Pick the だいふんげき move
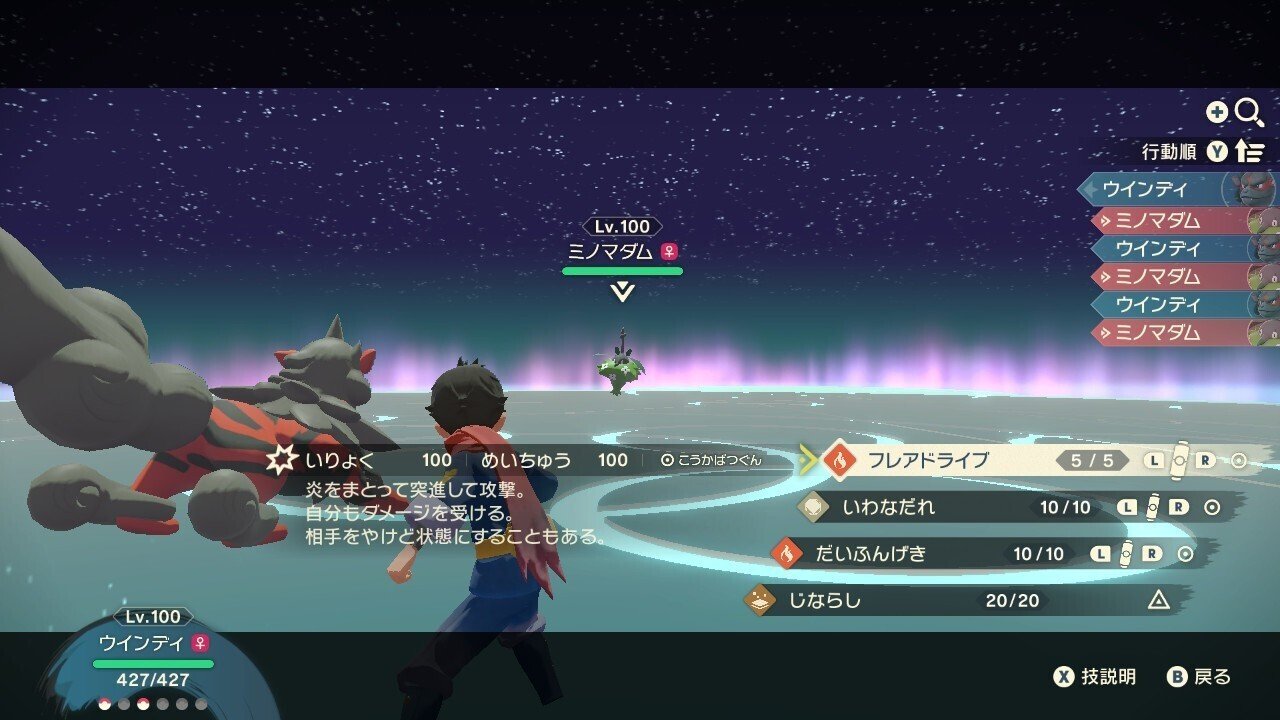Screen dimensions: 1280x720 tap(869, 553)
